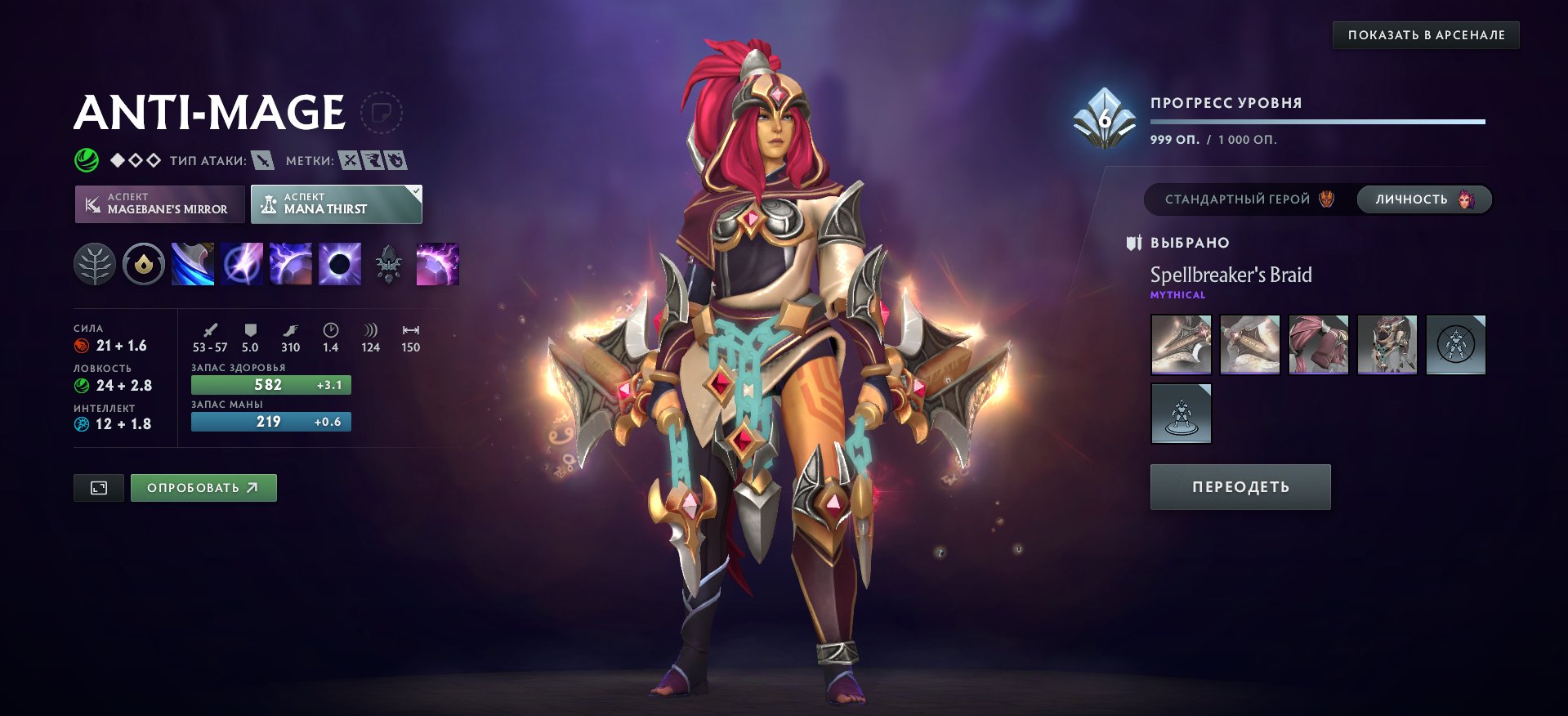Viewport: 1568px width, 716px height.
Task: Click the melee attack type icon
Action: tap(260, 160)
